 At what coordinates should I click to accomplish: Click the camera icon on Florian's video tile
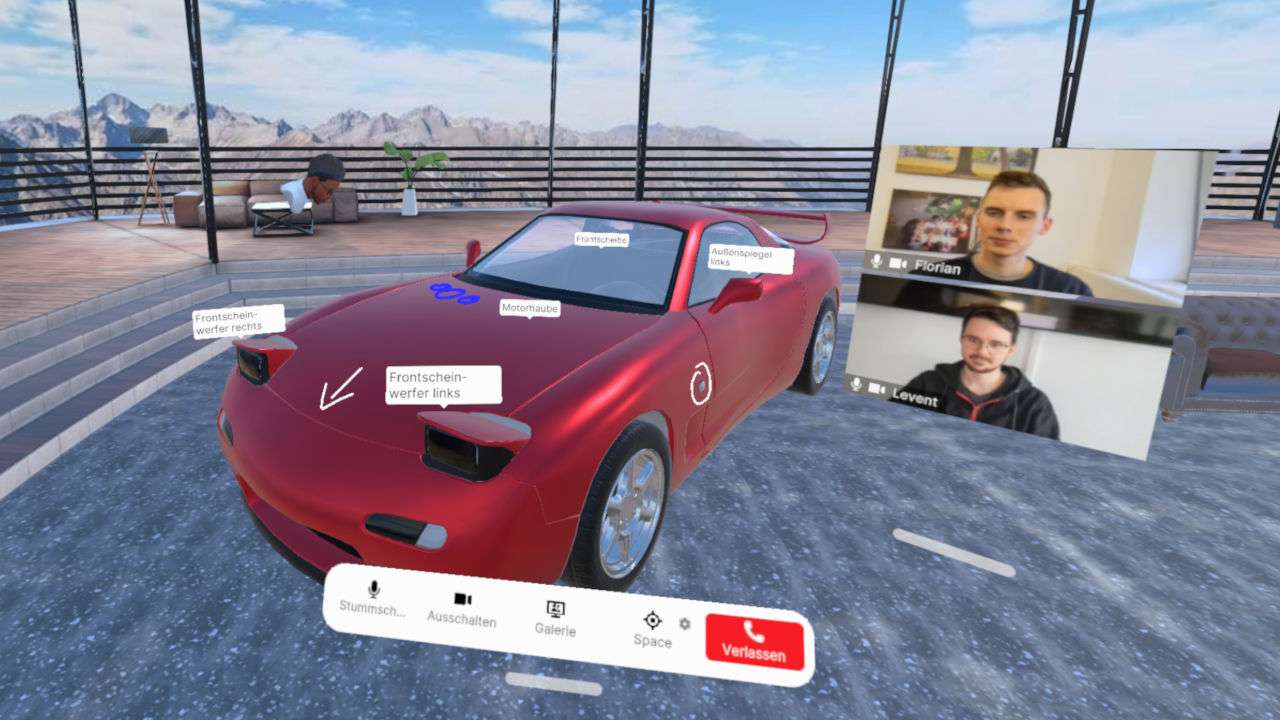click(897, 261)
